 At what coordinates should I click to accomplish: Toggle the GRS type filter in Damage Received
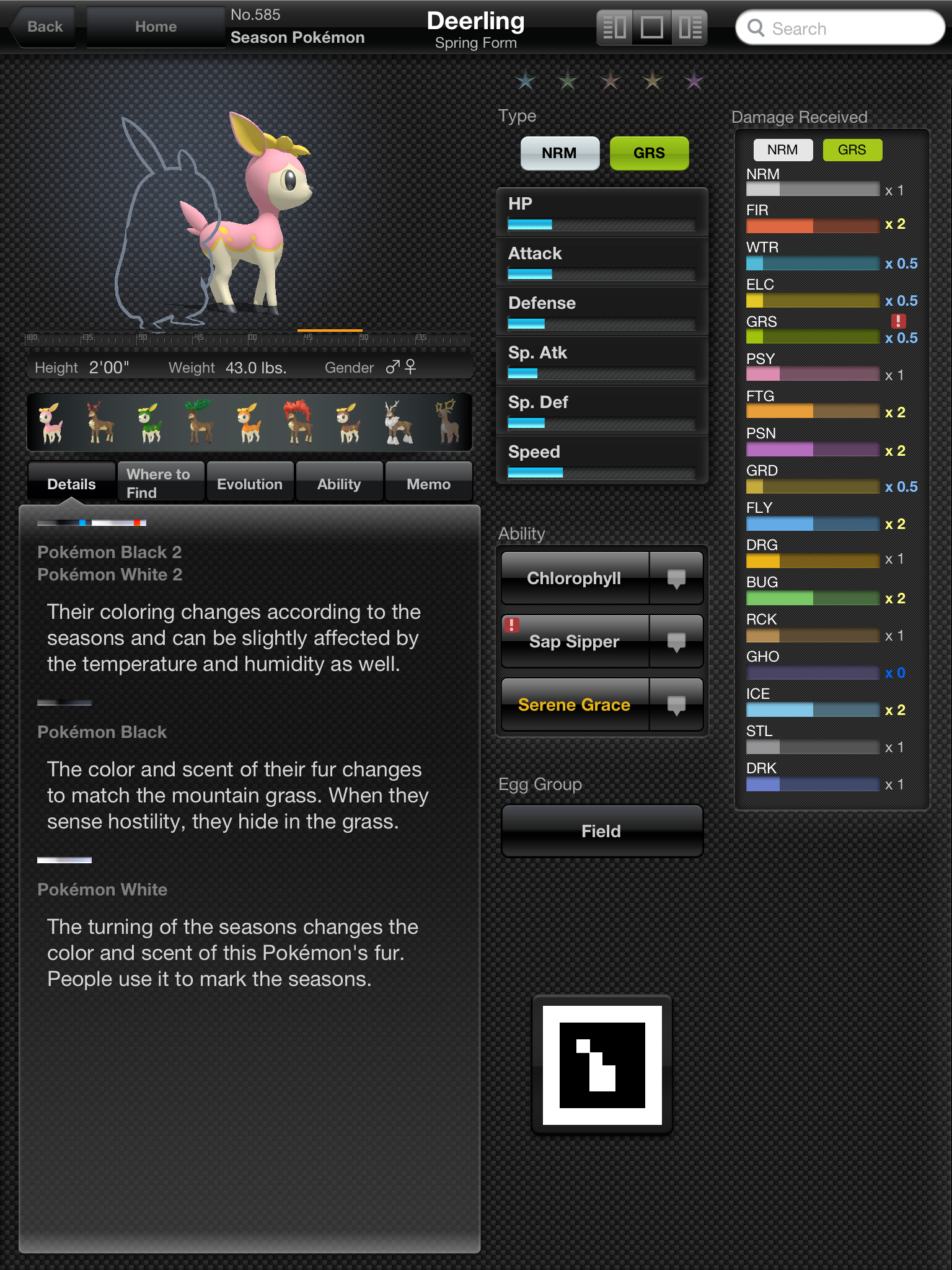(x=852, y=149)
